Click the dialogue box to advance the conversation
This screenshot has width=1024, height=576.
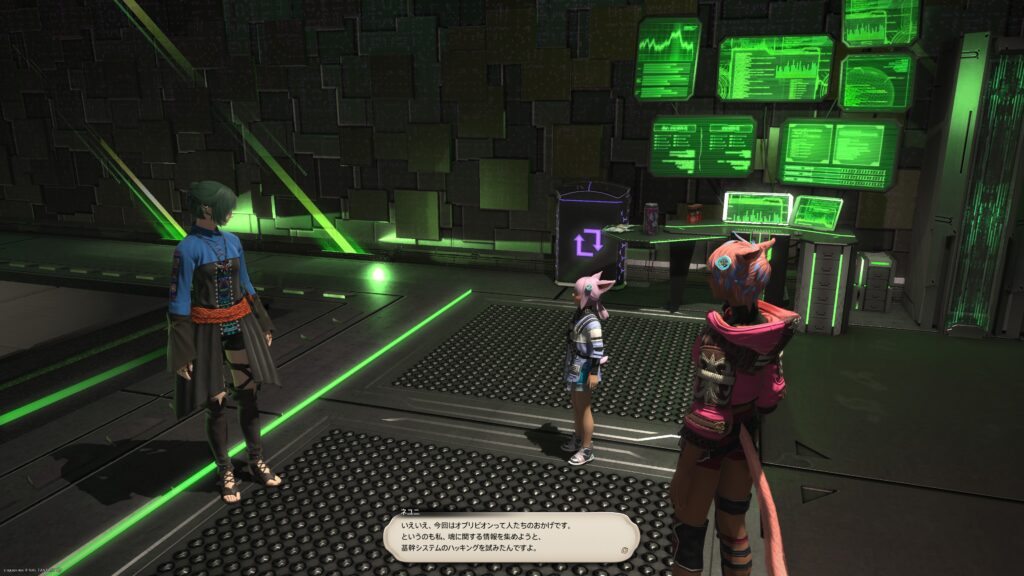click(510, 536)
